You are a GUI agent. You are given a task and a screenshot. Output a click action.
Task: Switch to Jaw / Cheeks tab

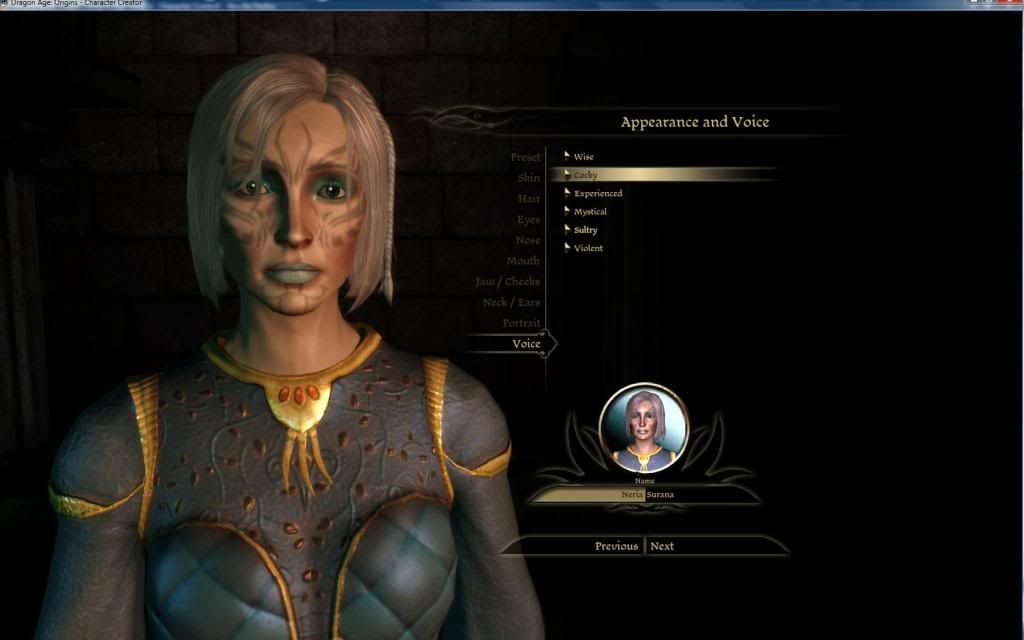(x=508, y=282)
